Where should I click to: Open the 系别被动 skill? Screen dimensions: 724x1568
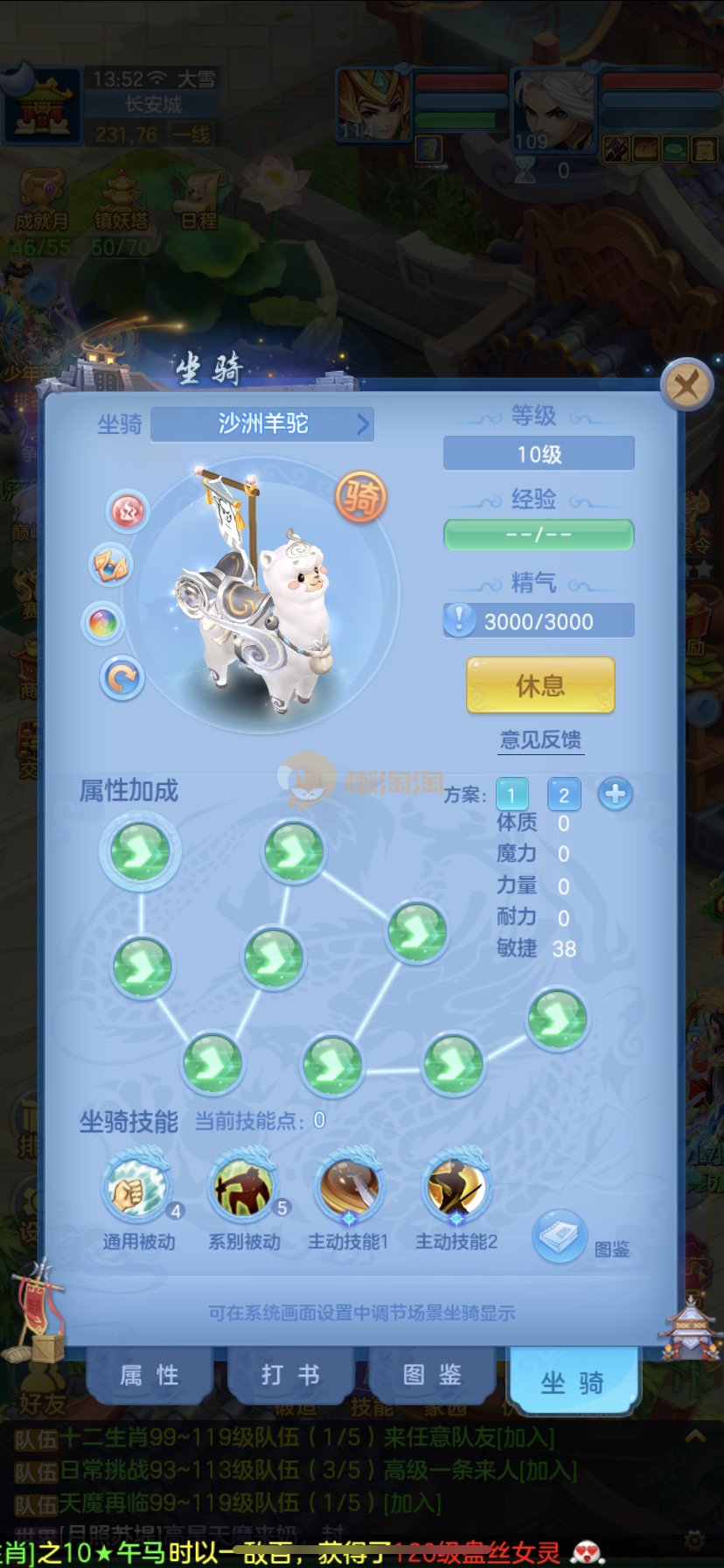pos(244,1188)
